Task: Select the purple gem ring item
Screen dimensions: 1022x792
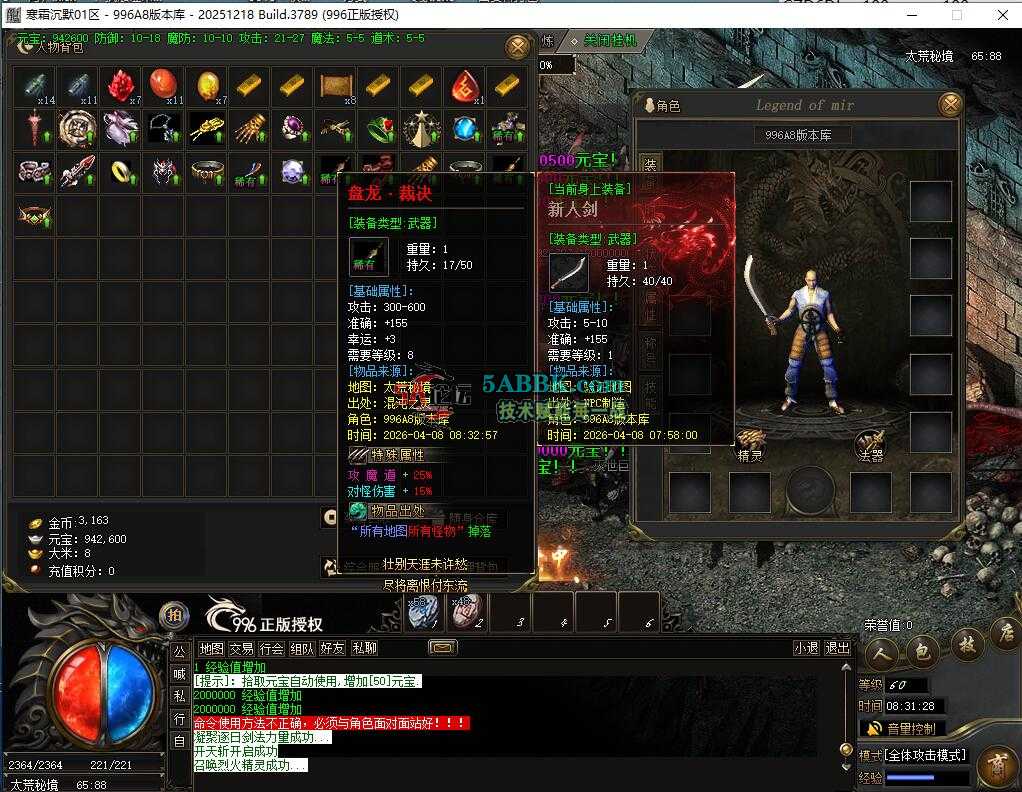Action: [x=293, y=129]
